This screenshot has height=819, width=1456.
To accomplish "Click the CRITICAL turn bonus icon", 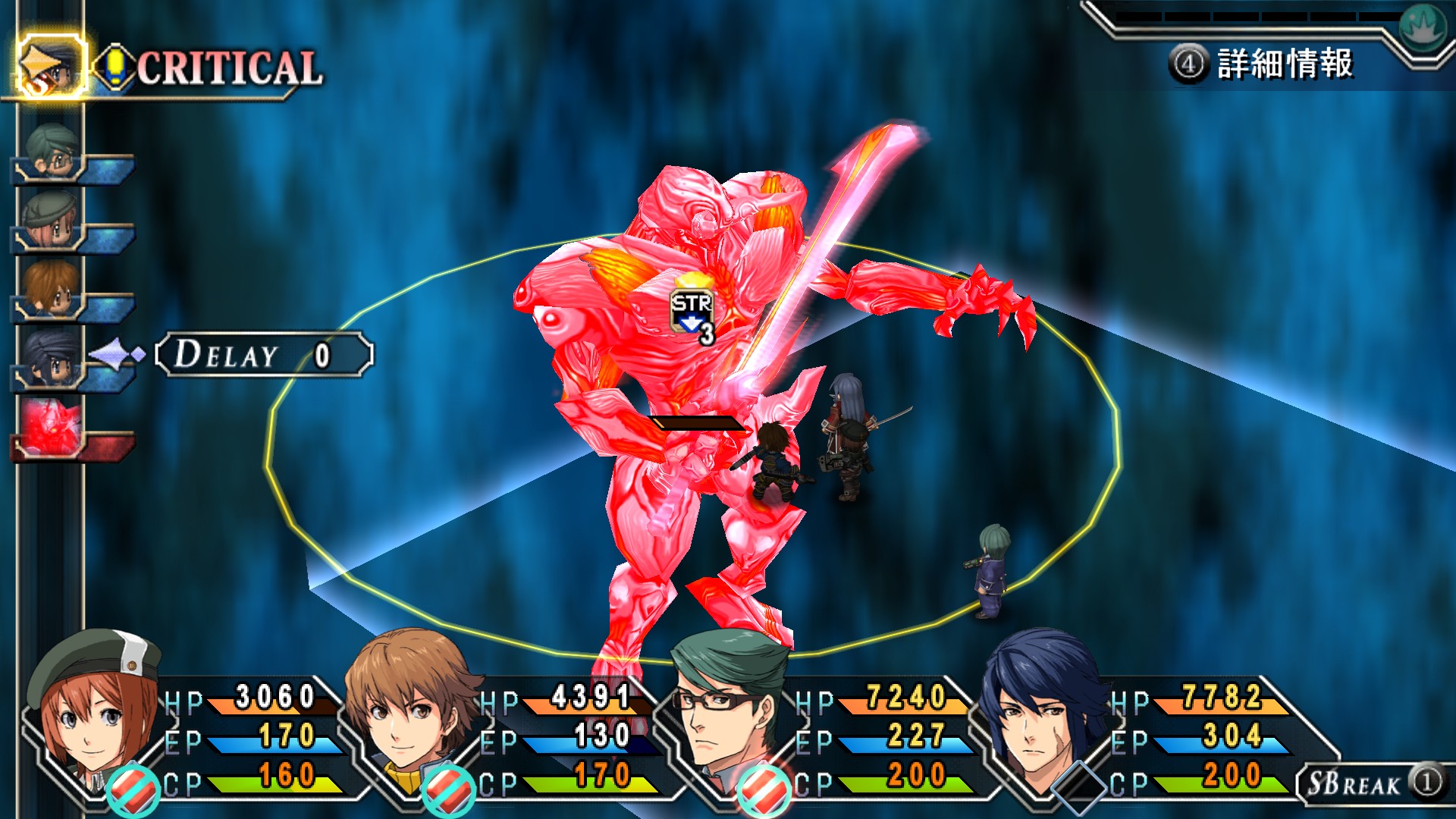I will tap(115, 68).
